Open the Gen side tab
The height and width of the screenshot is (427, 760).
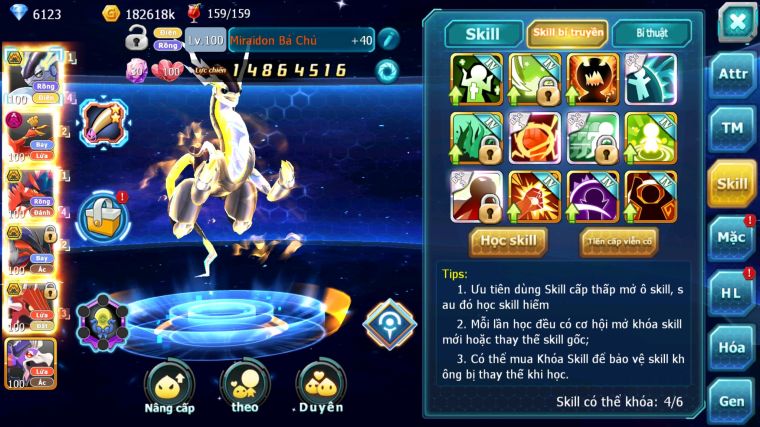click(732, 401)
